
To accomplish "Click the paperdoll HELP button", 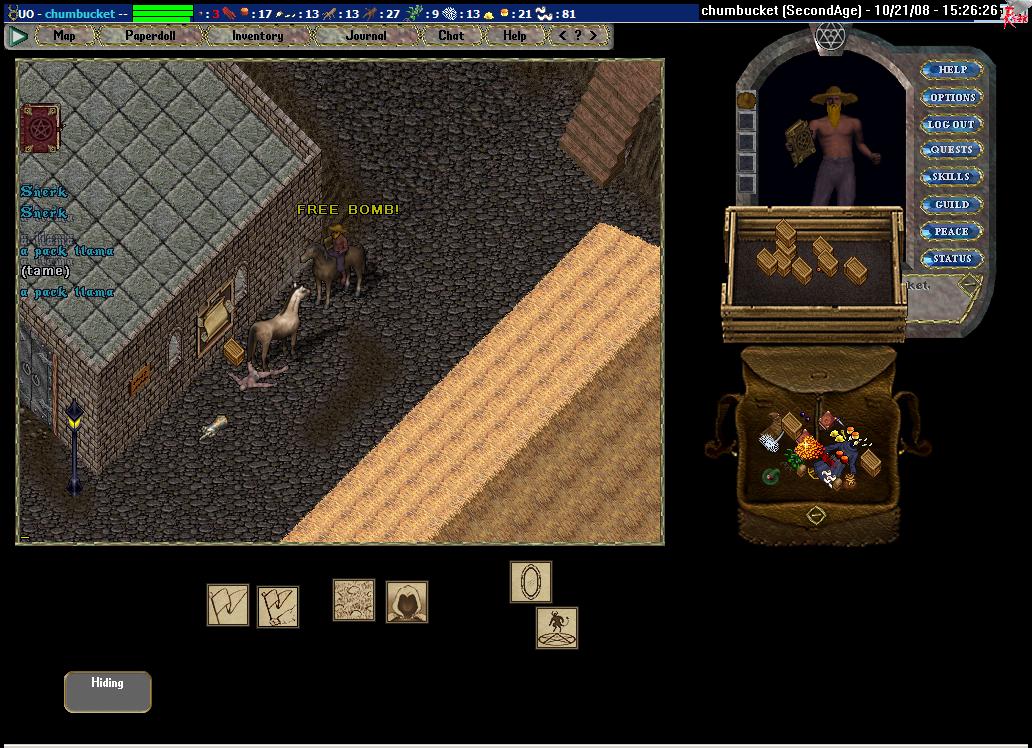I will pyautogui.click(x=952, y=70).
